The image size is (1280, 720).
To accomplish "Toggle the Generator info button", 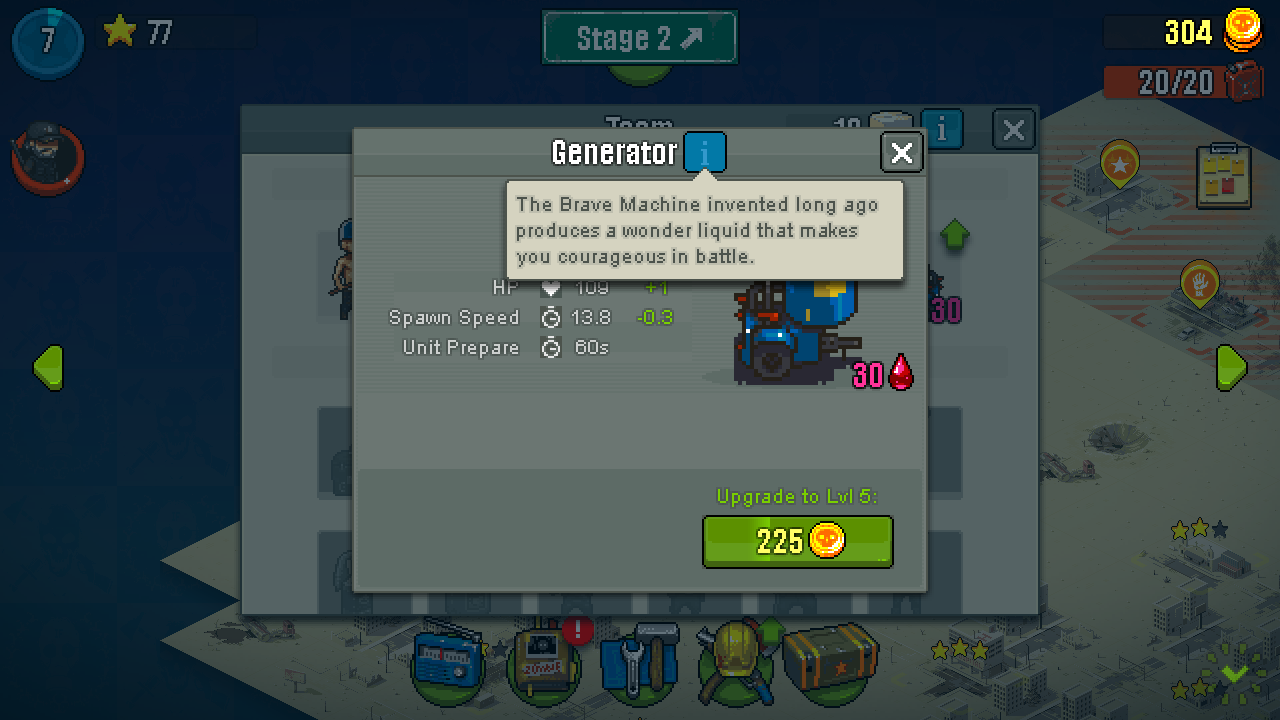I will click(705, 153).
